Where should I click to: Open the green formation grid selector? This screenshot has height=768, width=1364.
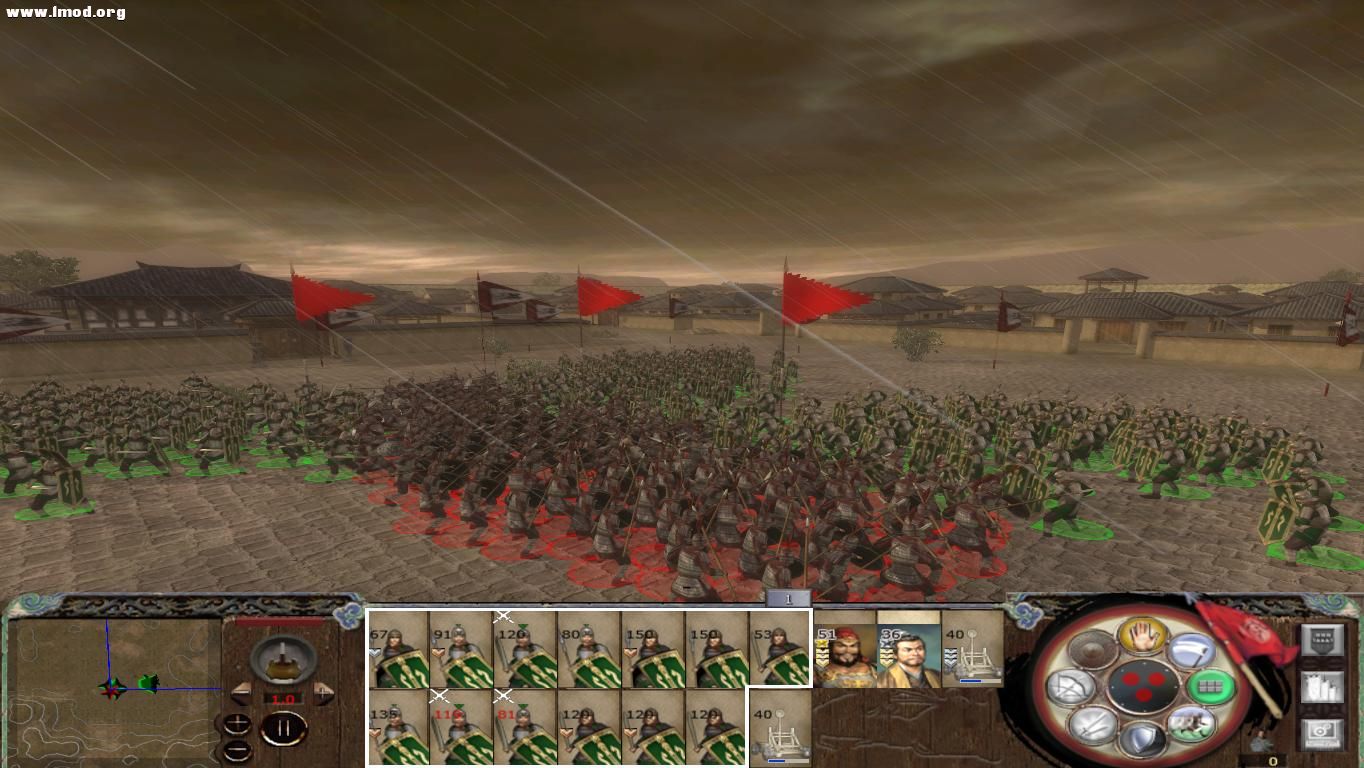click(x=1210, y=686)
